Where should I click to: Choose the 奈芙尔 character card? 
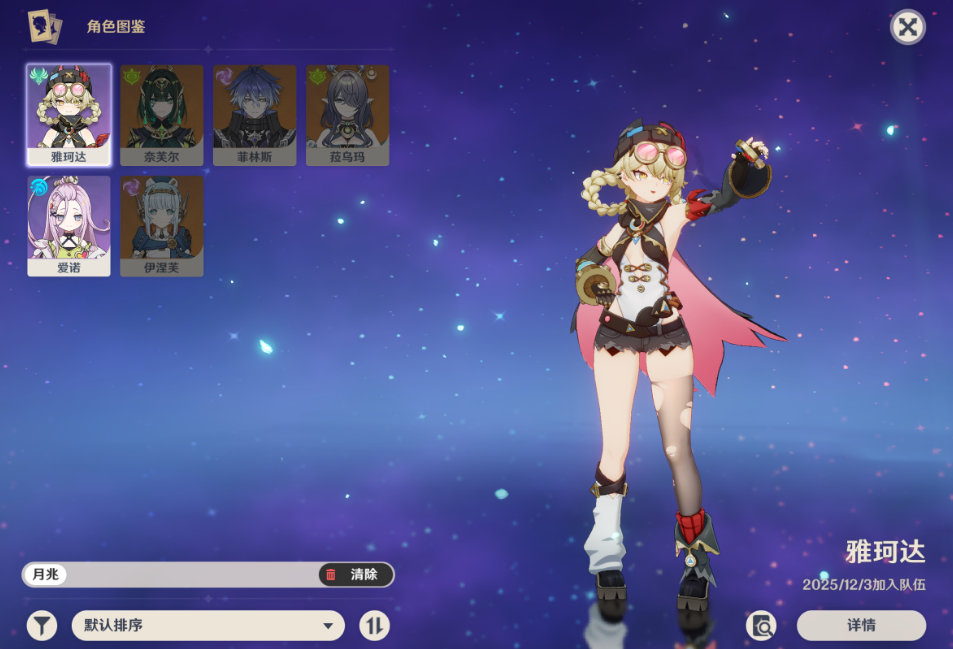(x=162, y=114)
